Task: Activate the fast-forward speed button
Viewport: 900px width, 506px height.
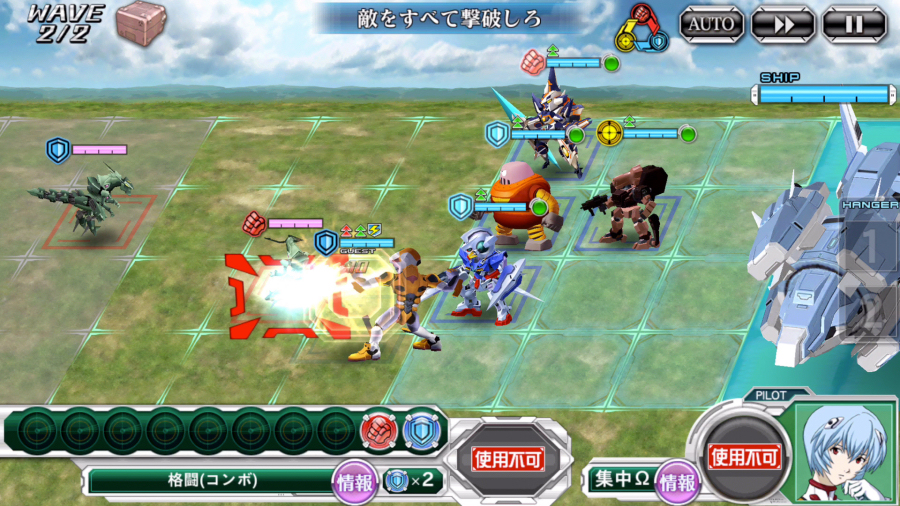Action: (x=783, y=23)
